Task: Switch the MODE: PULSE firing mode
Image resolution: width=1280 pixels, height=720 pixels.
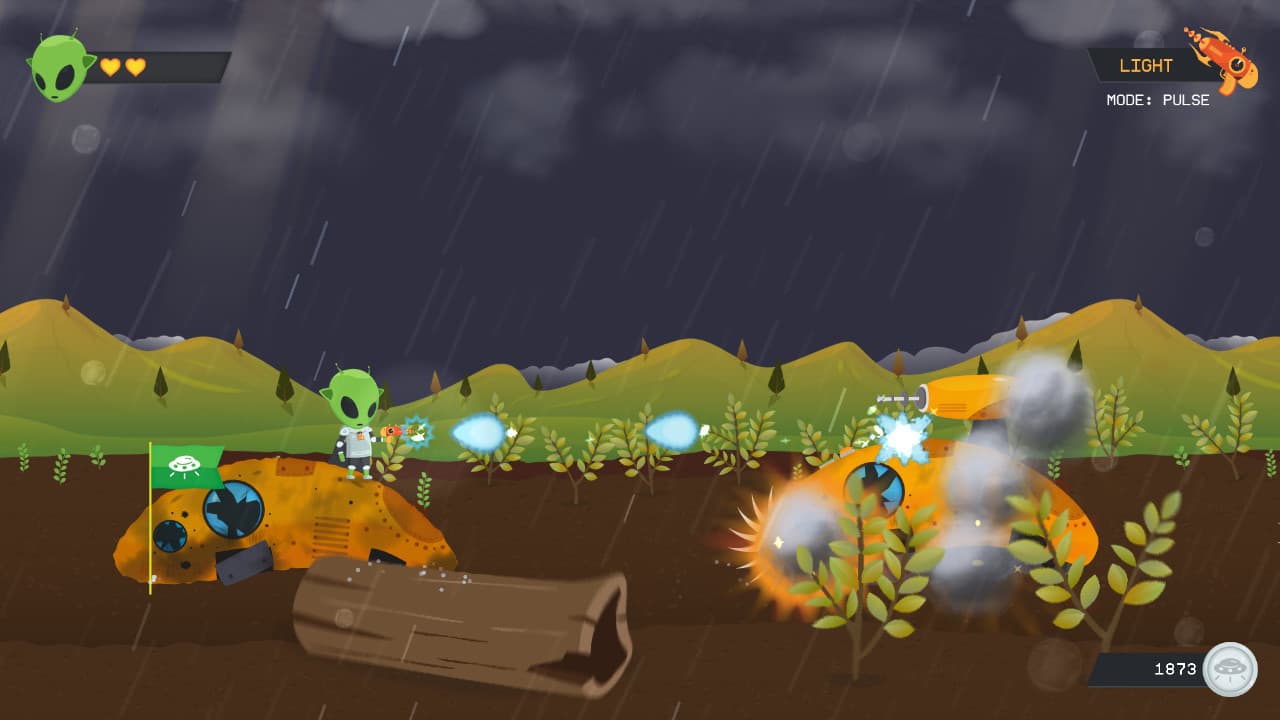Action: (1160, 100)
